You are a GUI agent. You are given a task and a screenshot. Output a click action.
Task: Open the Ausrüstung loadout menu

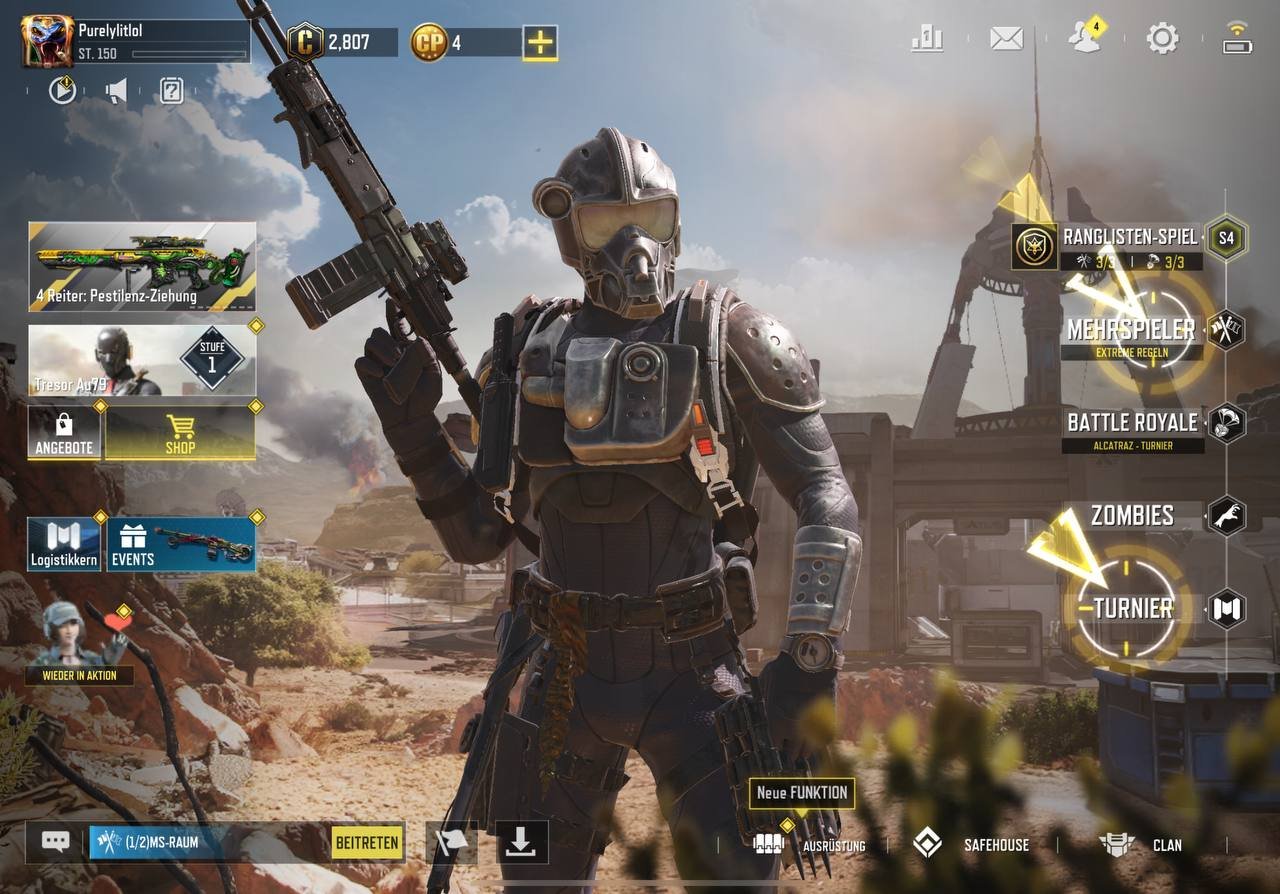coord(810,845)
